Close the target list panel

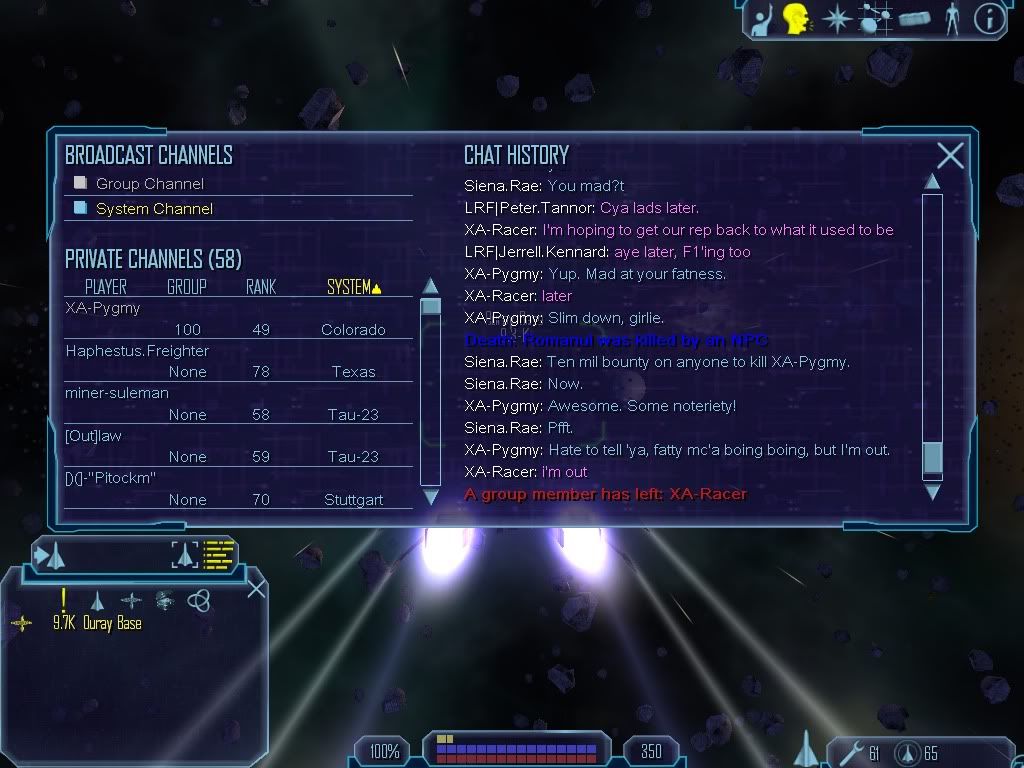[256, 588]
